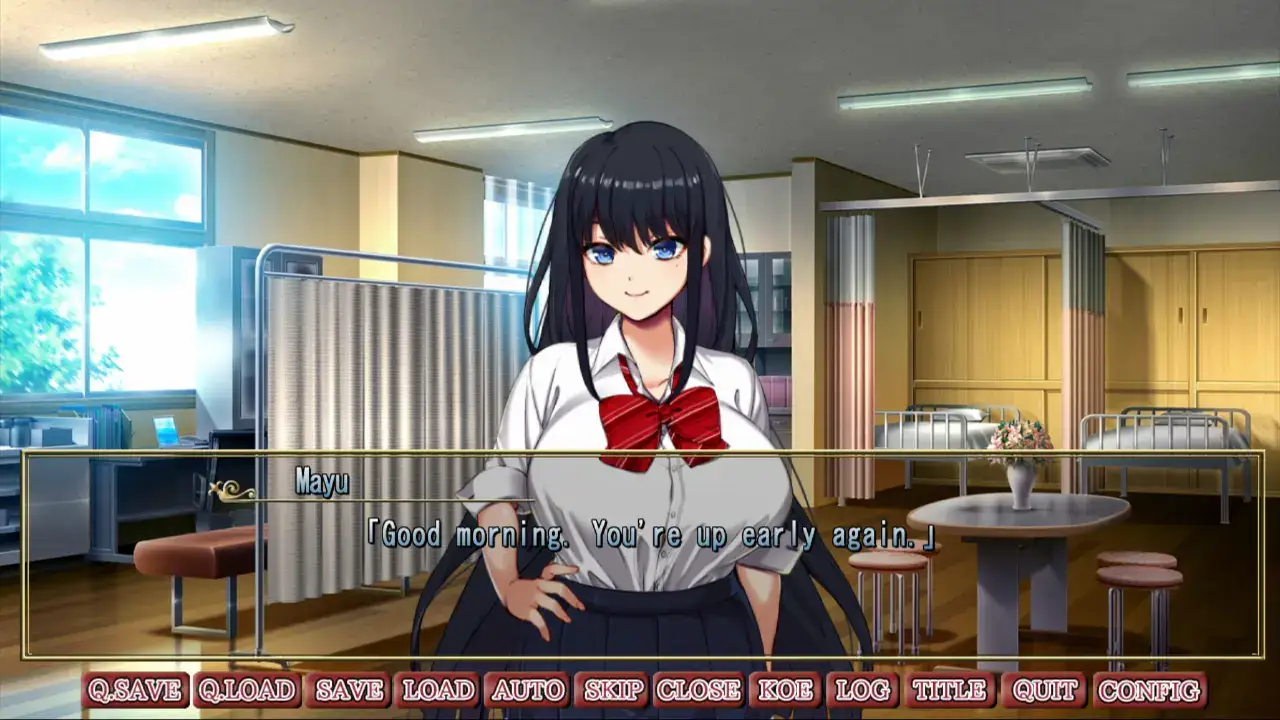Open the SAVE menu

(x=350, y=690)
